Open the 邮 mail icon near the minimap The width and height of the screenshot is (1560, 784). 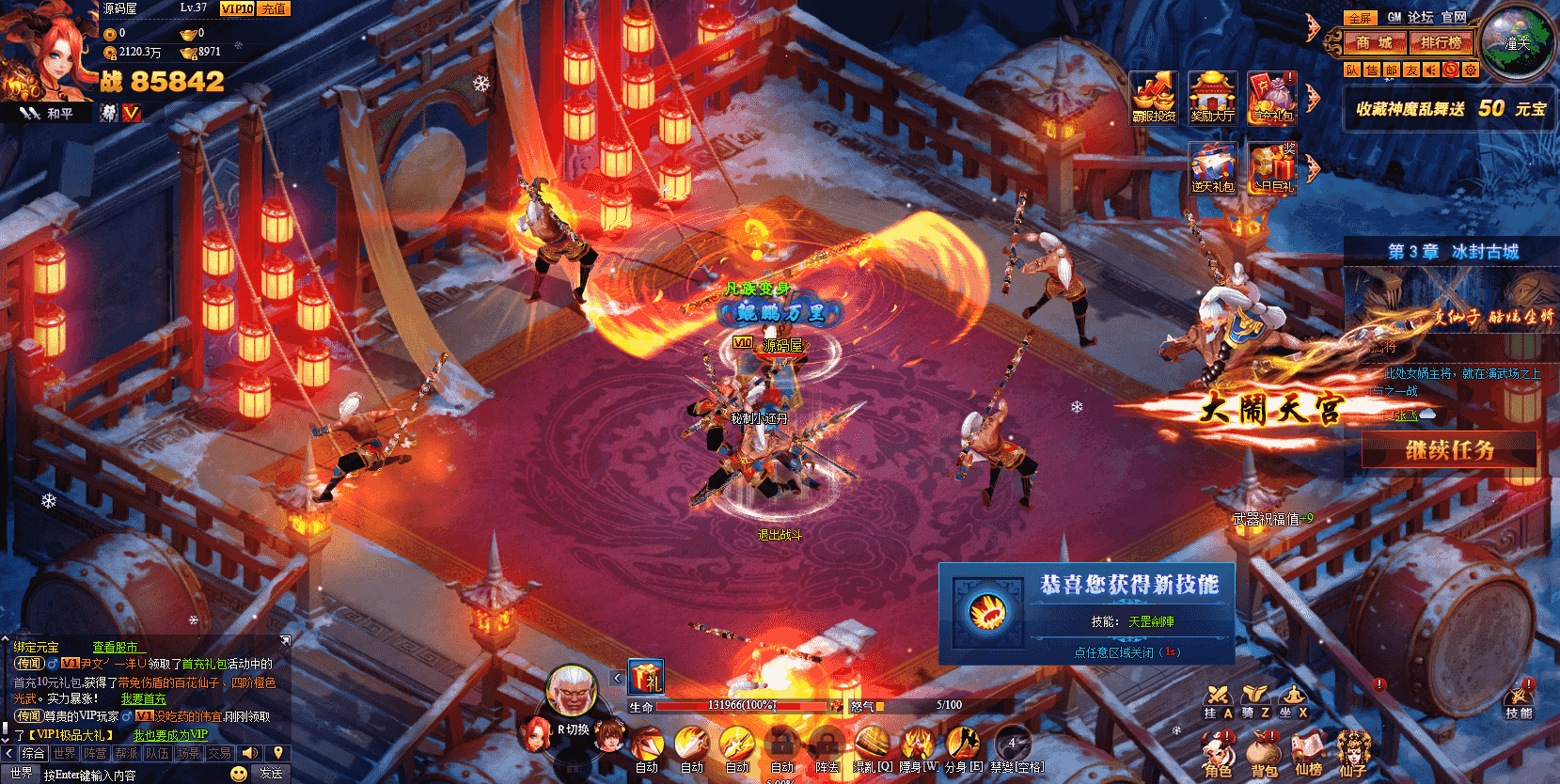click(x=1393, y=70)
